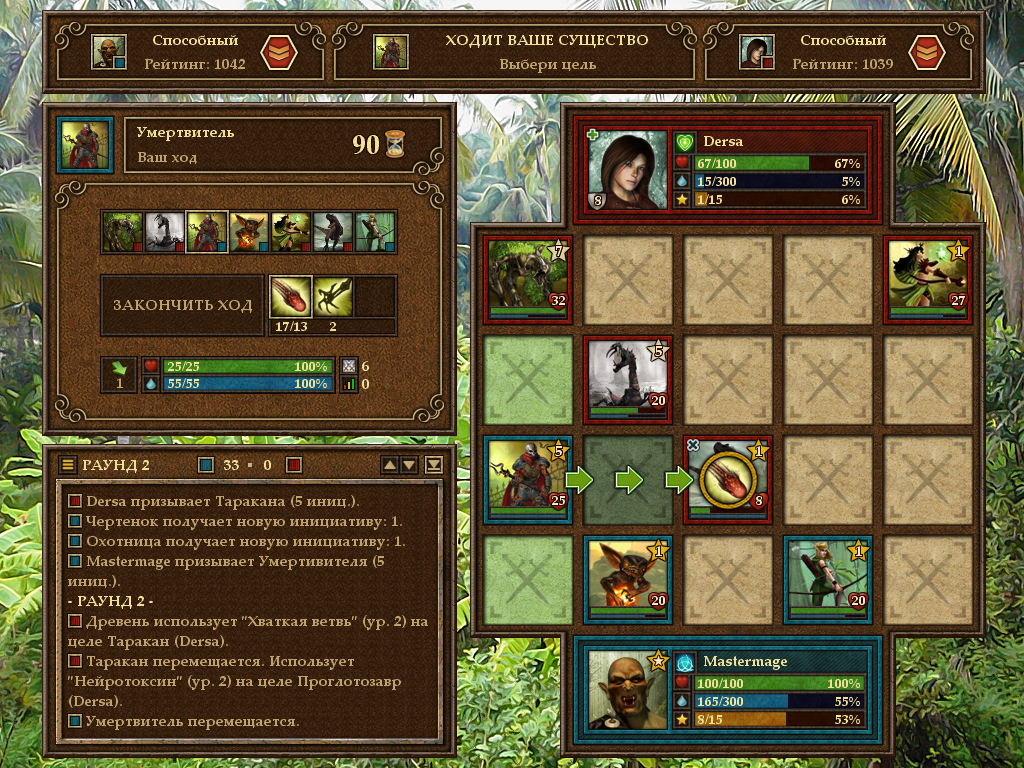This screenshot has height=768, width=1024.
Task: Click the battle log down arrow
Action: (409, 464)
